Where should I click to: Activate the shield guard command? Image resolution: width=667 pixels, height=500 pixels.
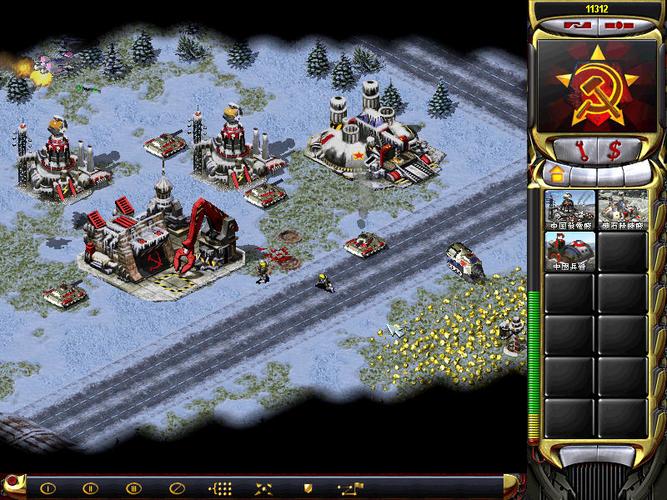point(306,488)
